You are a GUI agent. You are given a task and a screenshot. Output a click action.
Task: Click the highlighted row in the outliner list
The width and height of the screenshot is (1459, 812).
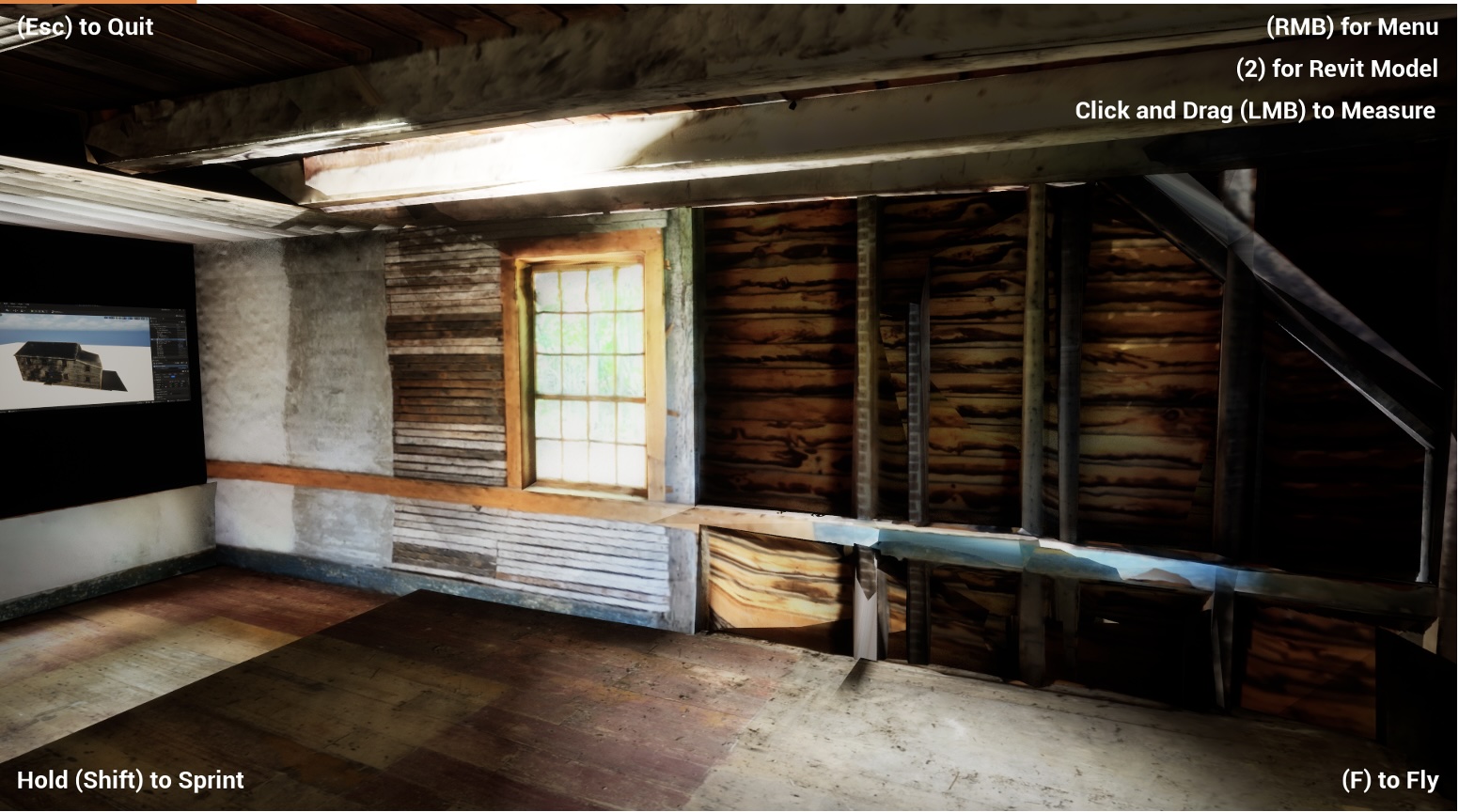[164, 339]
